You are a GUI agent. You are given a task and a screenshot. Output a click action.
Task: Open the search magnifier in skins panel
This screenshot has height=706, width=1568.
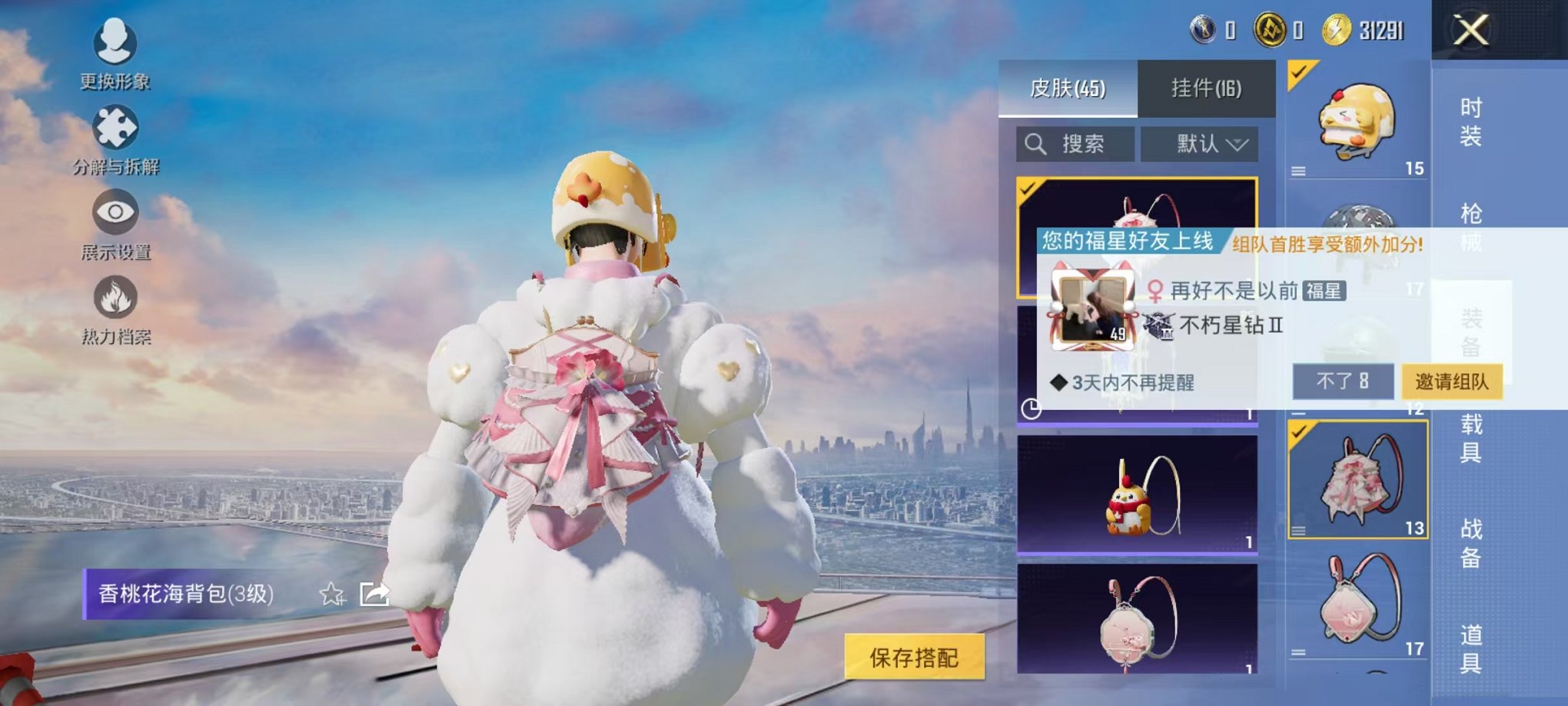tap(1035, 143)
